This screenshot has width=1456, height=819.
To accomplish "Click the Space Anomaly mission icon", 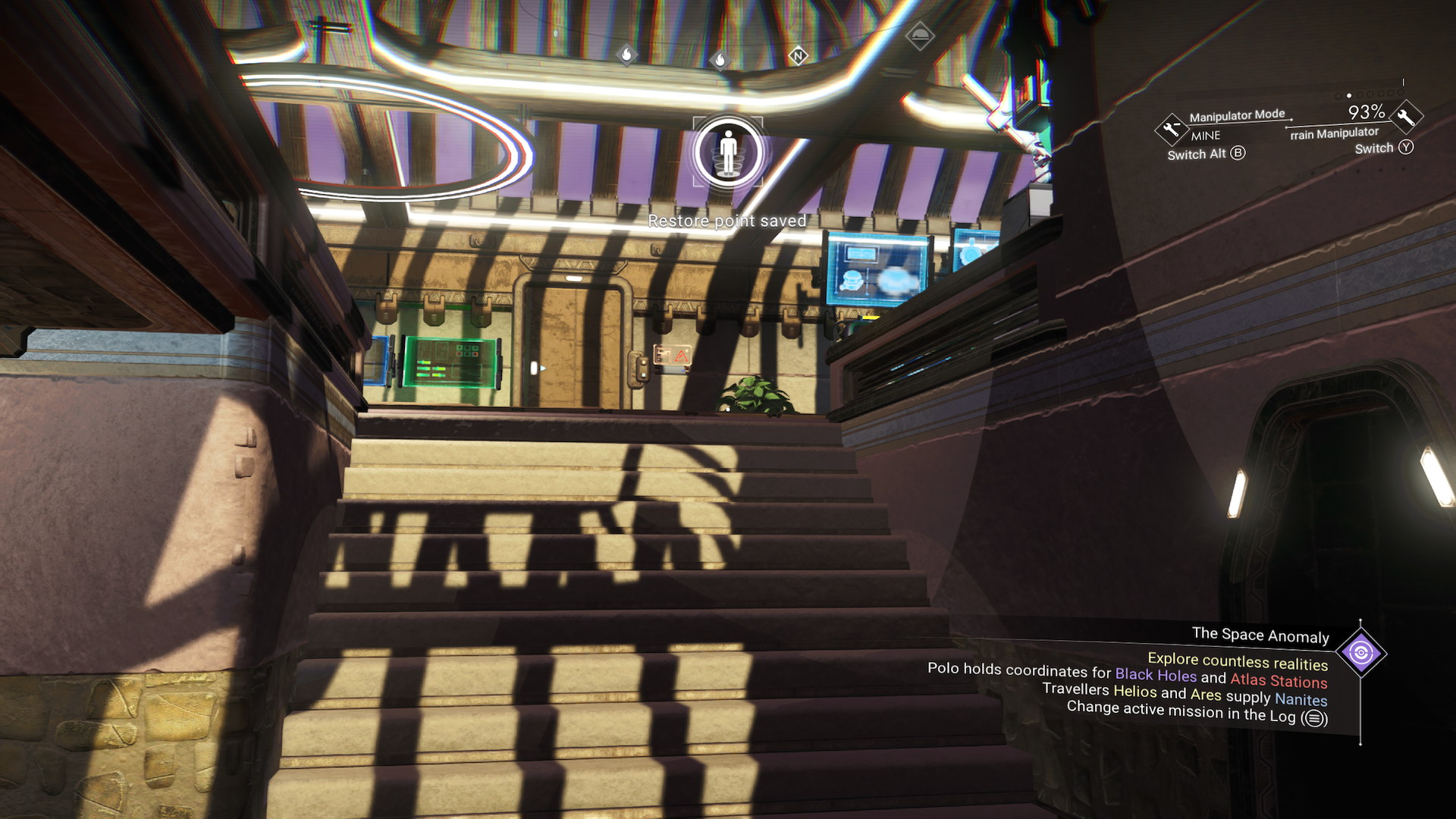I will tap(1360, 653).
